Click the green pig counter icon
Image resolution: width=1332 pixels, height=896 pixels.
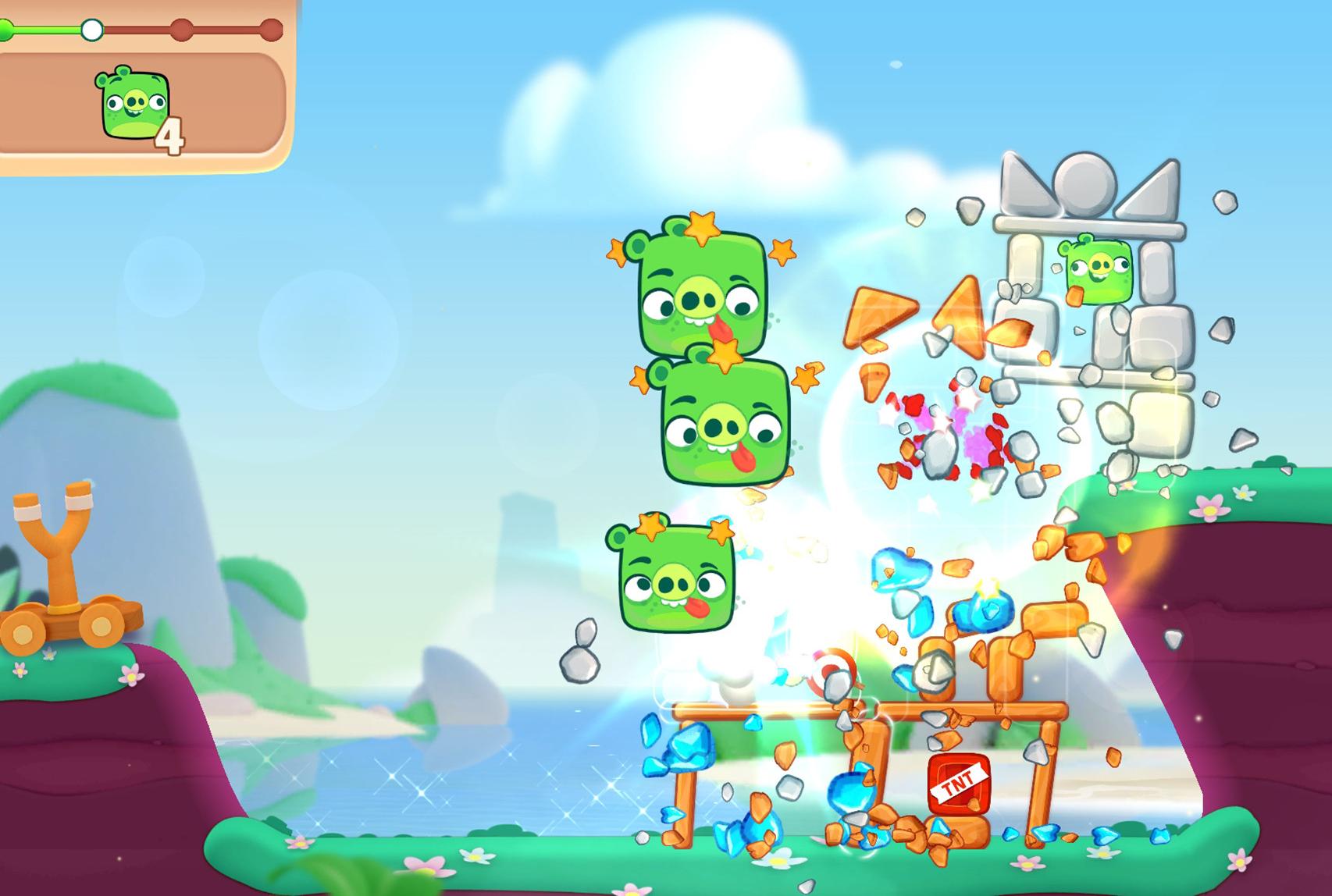(x=131, y=105)
